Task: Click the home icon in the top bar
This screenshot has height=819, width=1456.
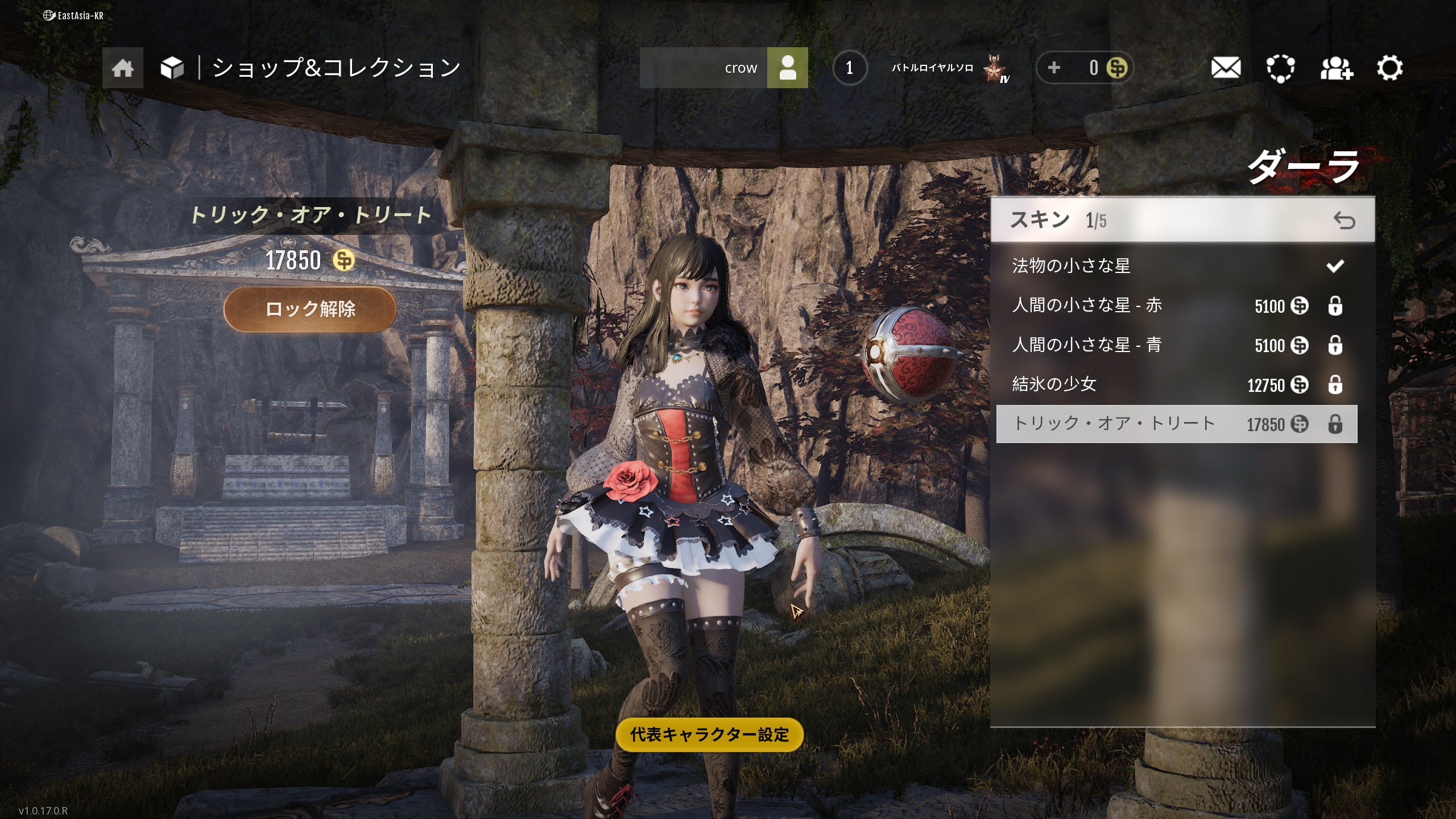Action: point(122,67)
